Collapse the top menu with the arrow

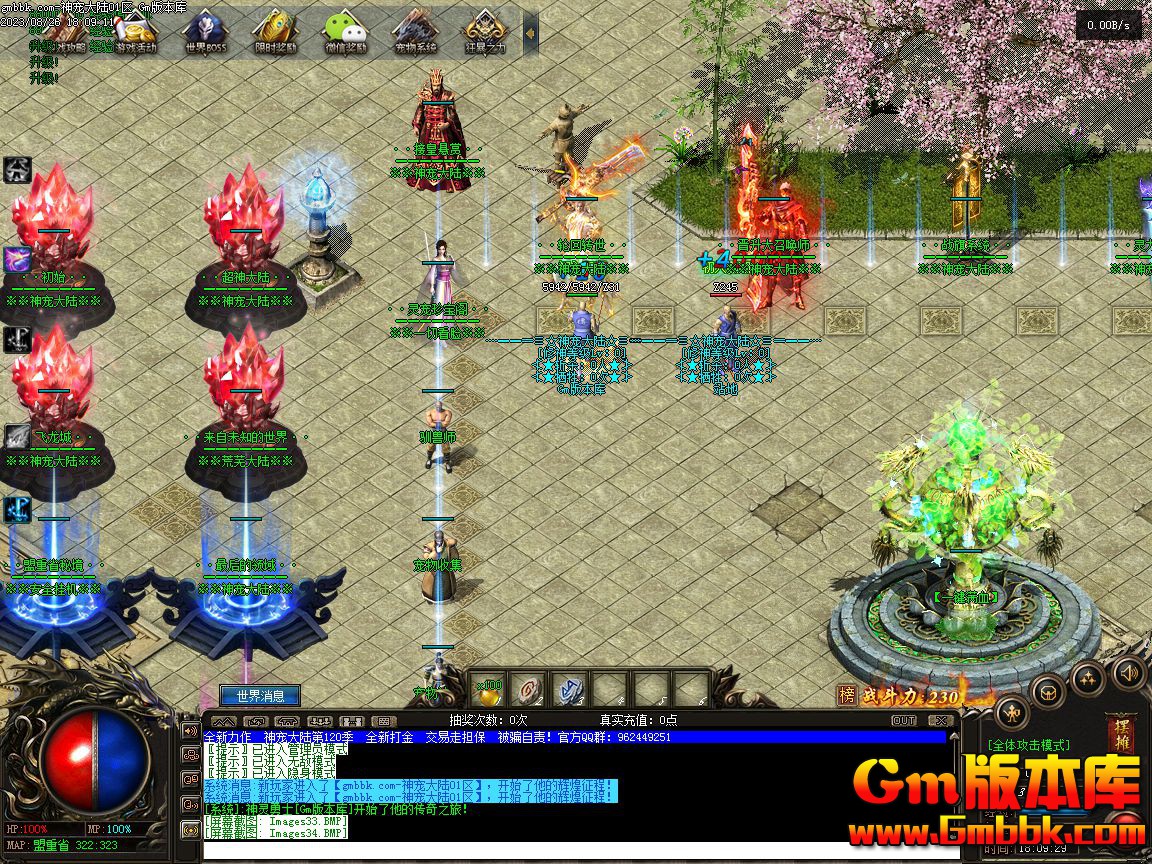pyautogui.click(x=531, y=33)
